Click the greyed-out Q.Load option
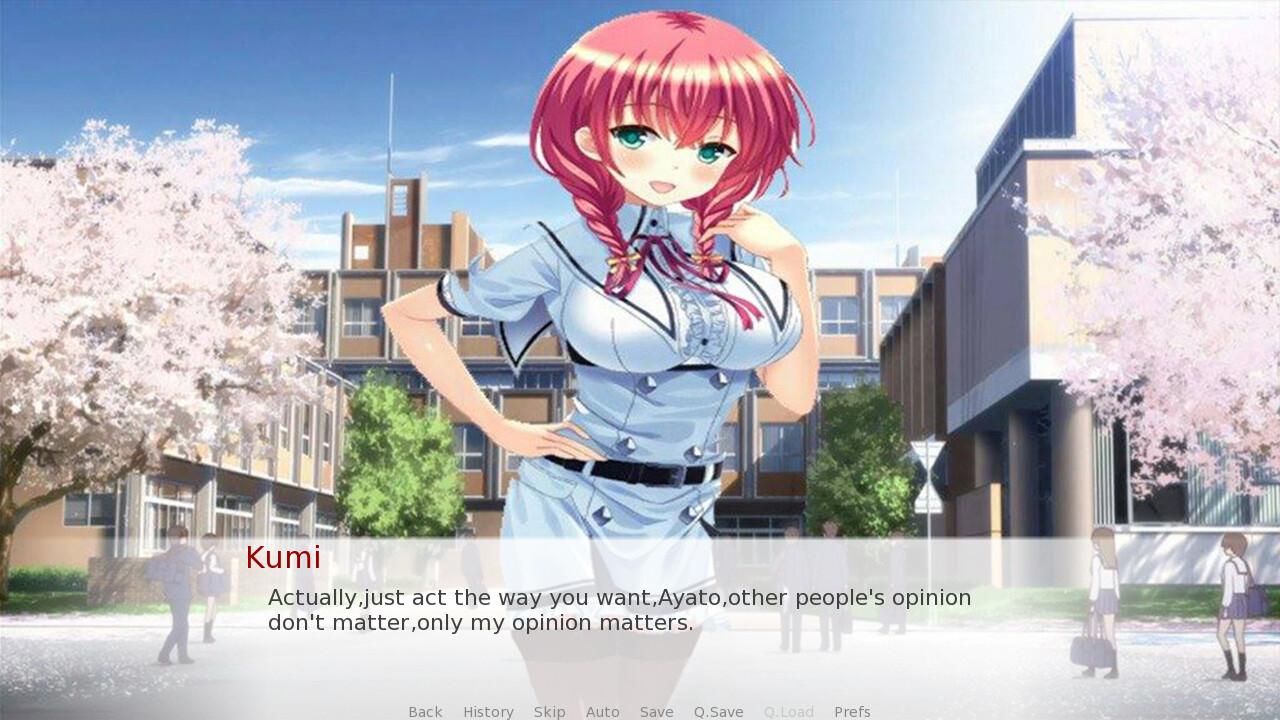Screen dimensions: 1280x720 coord(788,711)
